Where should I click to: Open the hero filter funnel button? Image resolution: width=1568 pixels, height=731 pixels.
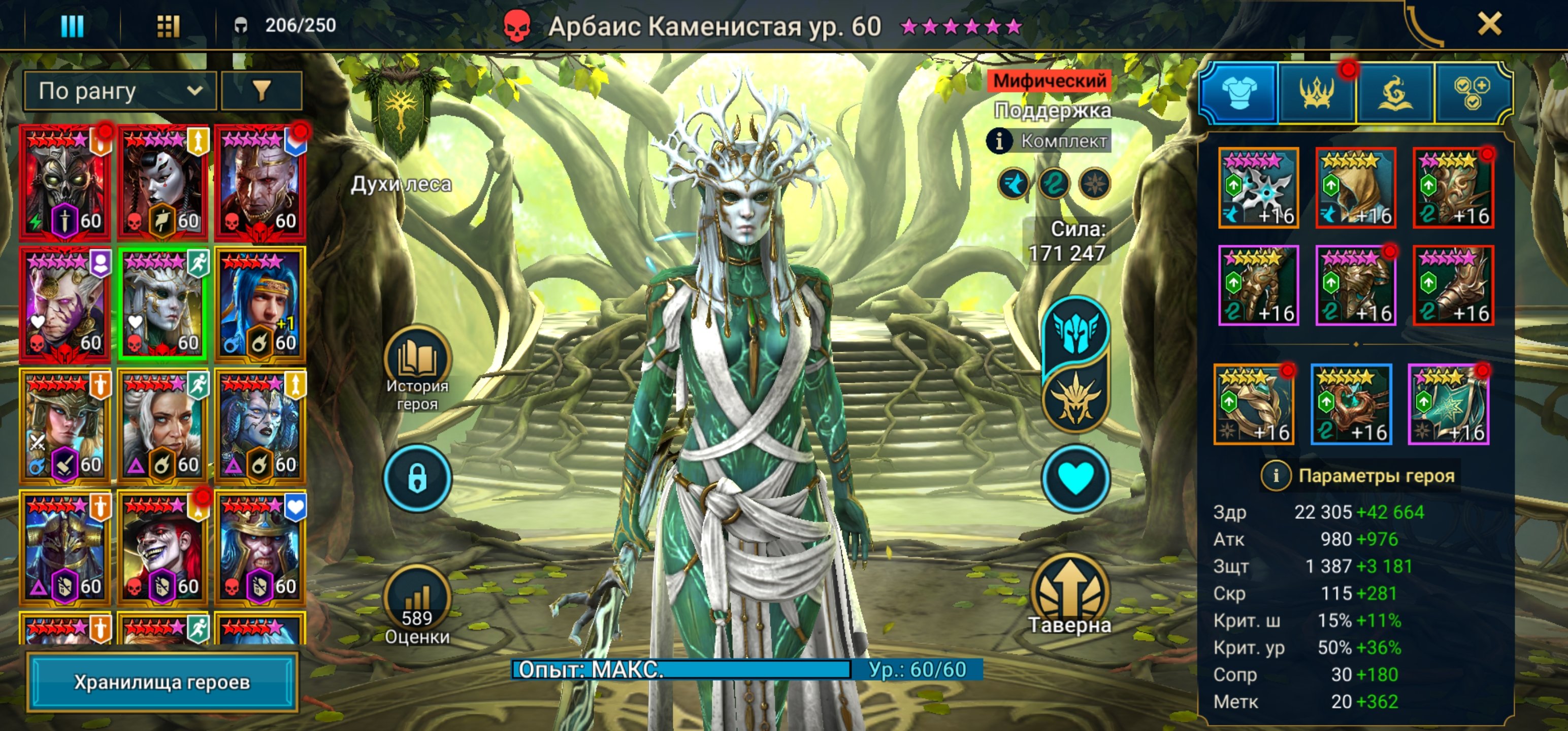(261, 91)
